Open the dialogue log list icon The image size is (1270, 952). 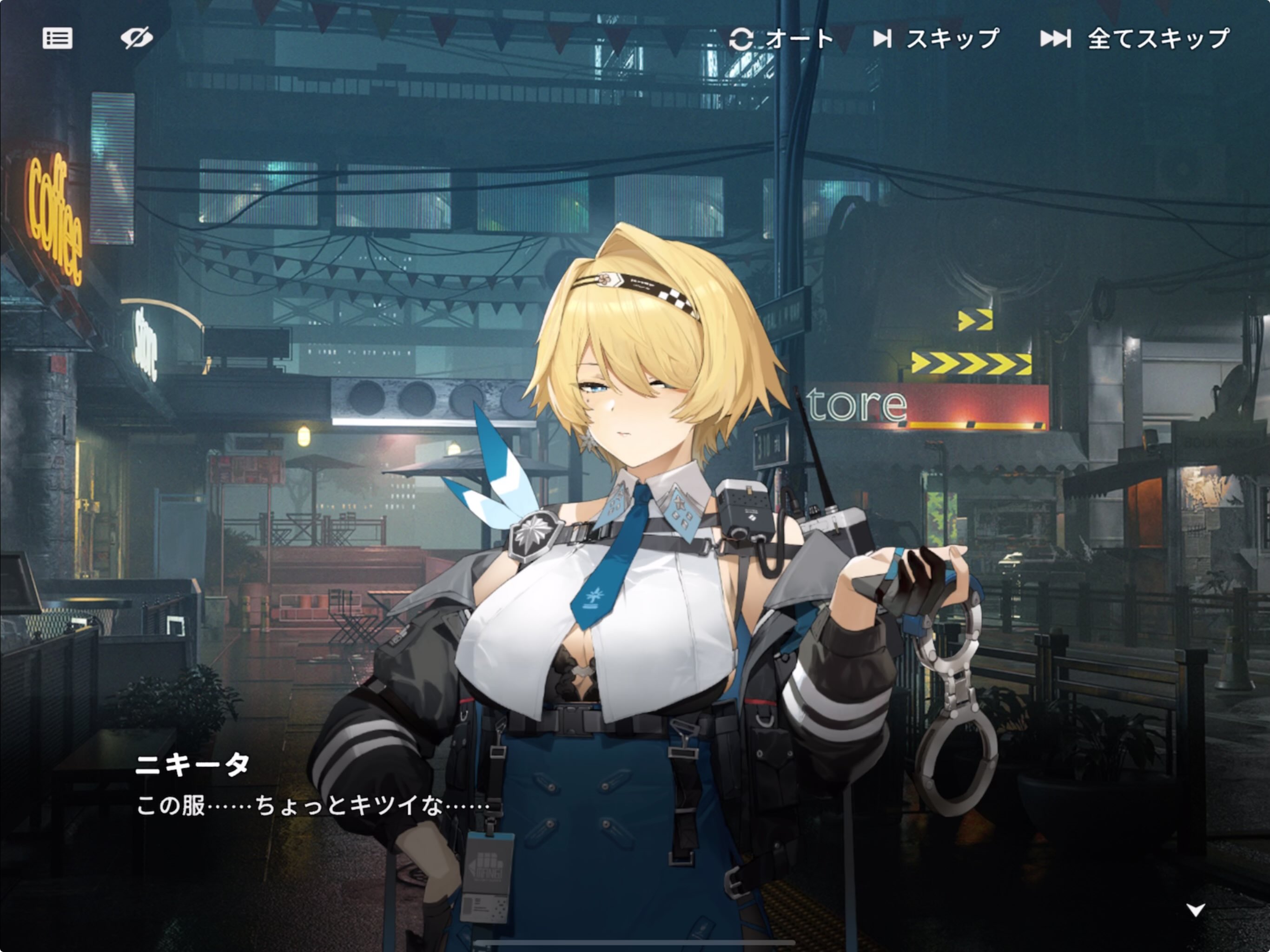58,39
